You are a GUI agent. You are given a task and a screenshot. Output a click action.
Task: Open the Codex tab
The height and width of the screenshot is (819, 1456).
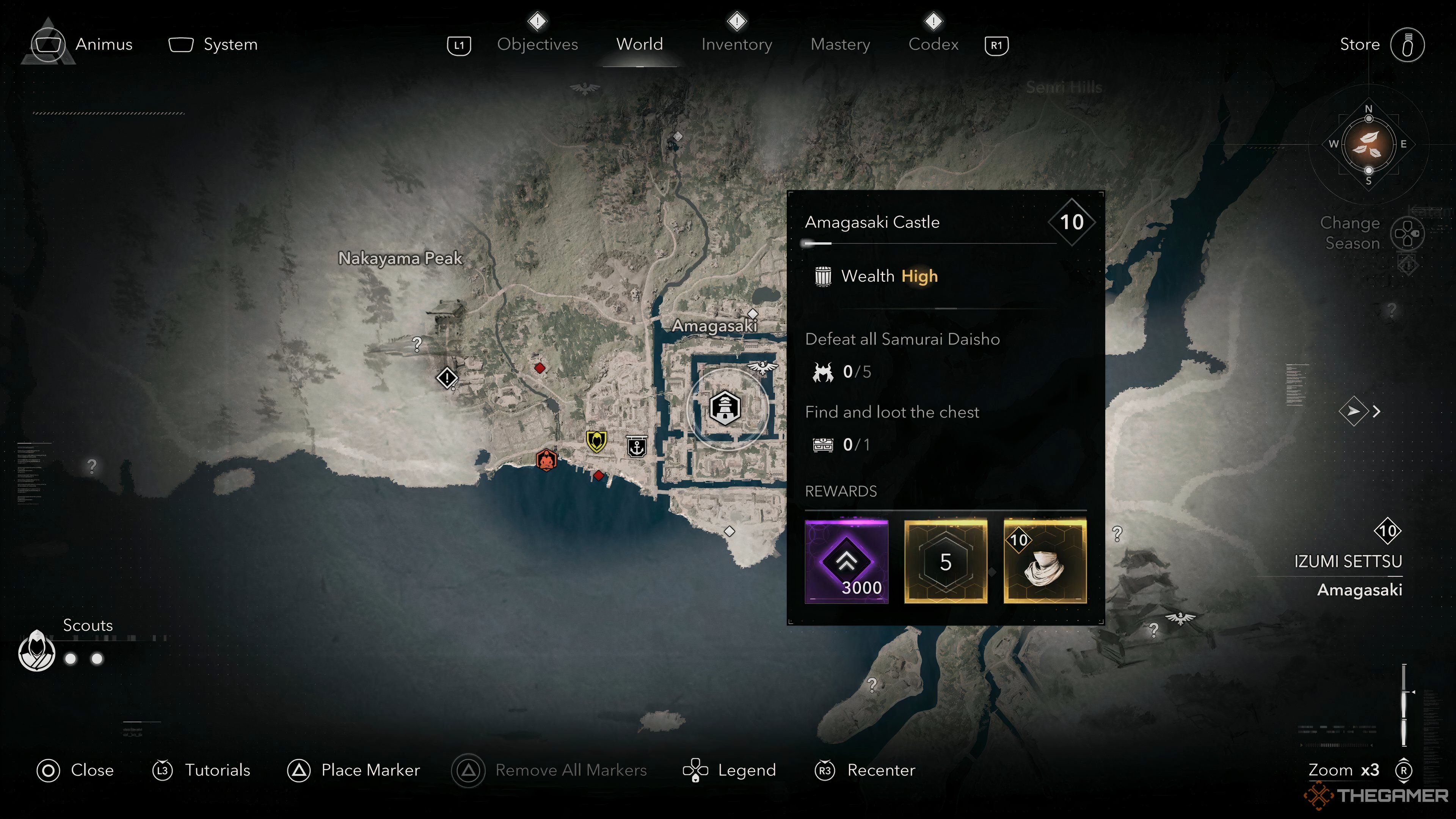click(x=933, y=44)
